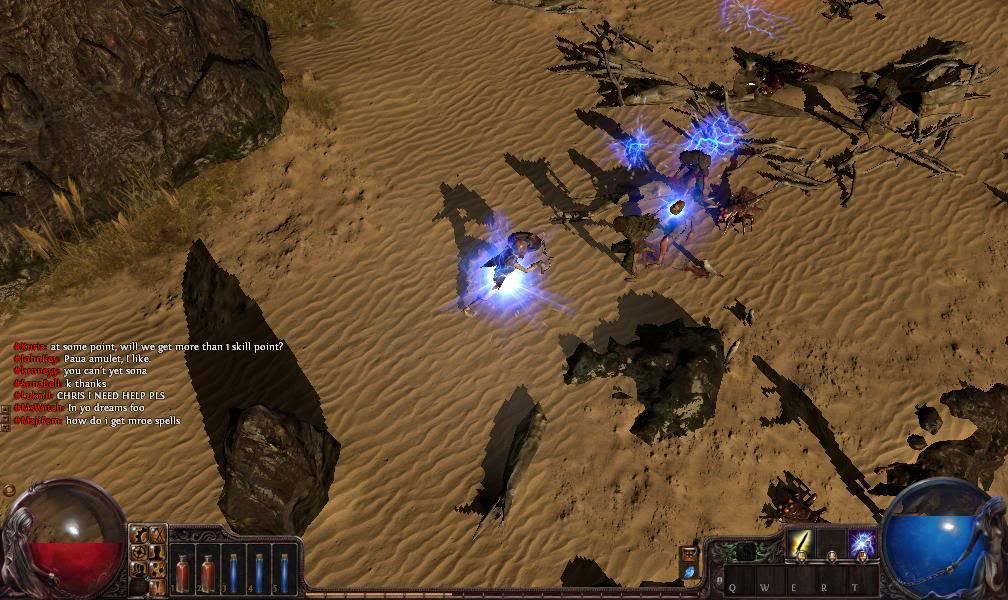Drink the red life flask in slot 2

coord(208,571)
